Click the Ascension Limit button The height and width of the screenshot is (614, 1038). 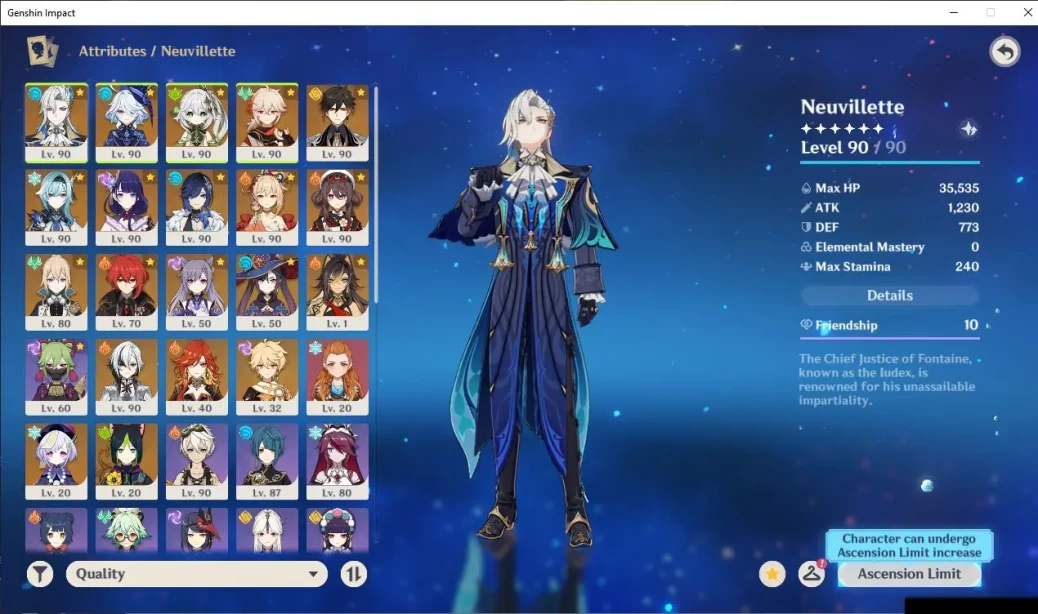click(909, 574)
